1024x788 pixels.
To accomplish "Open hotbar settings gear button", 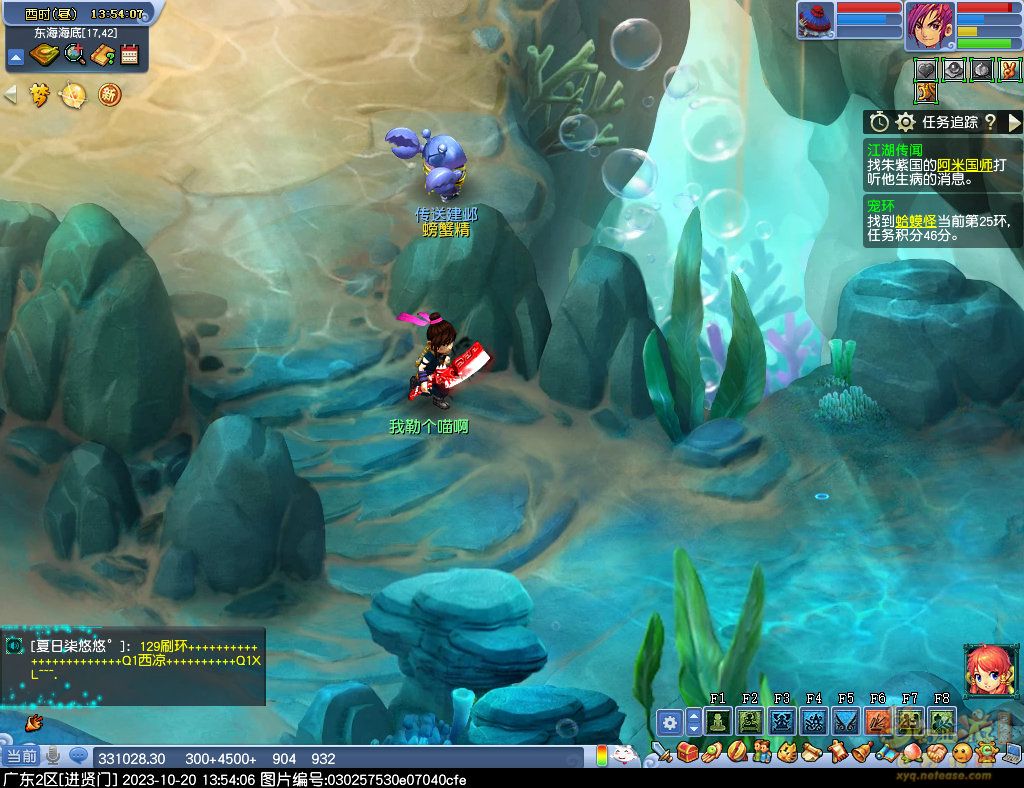I will pos(669,721).
